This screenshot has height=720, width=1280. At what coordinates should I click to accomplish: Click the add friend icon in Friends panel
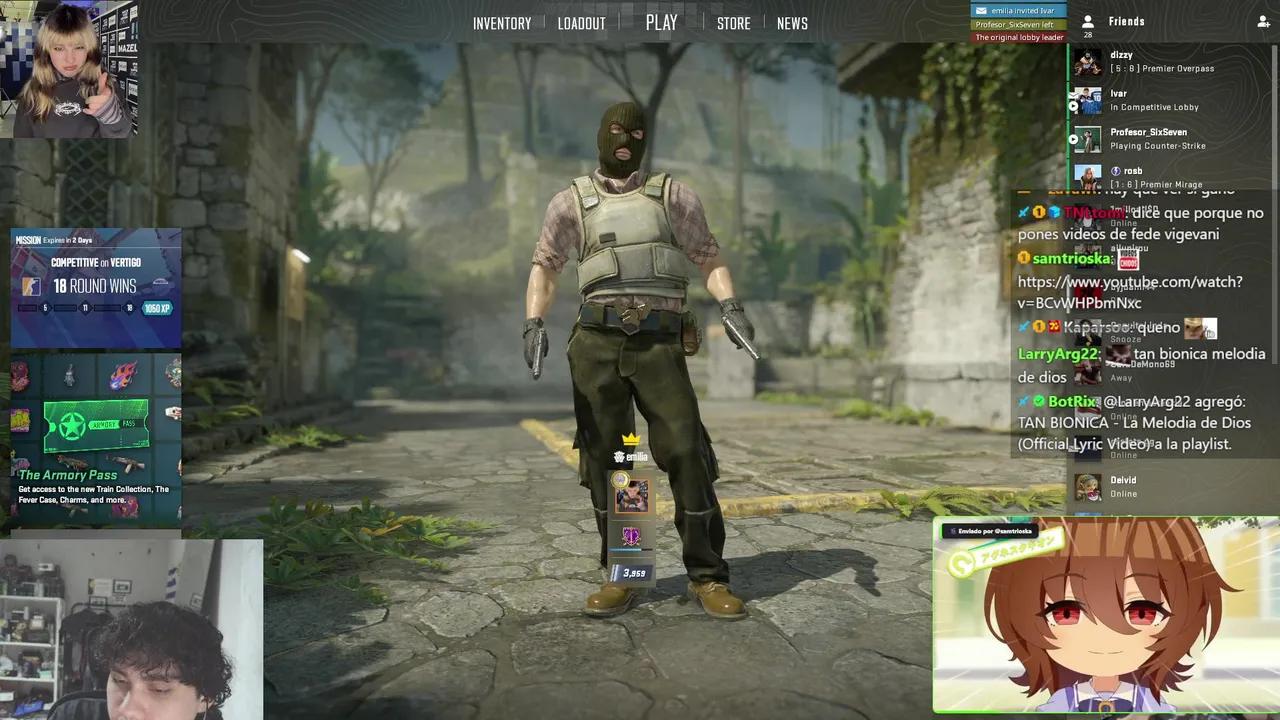(x=1264, y=22)
